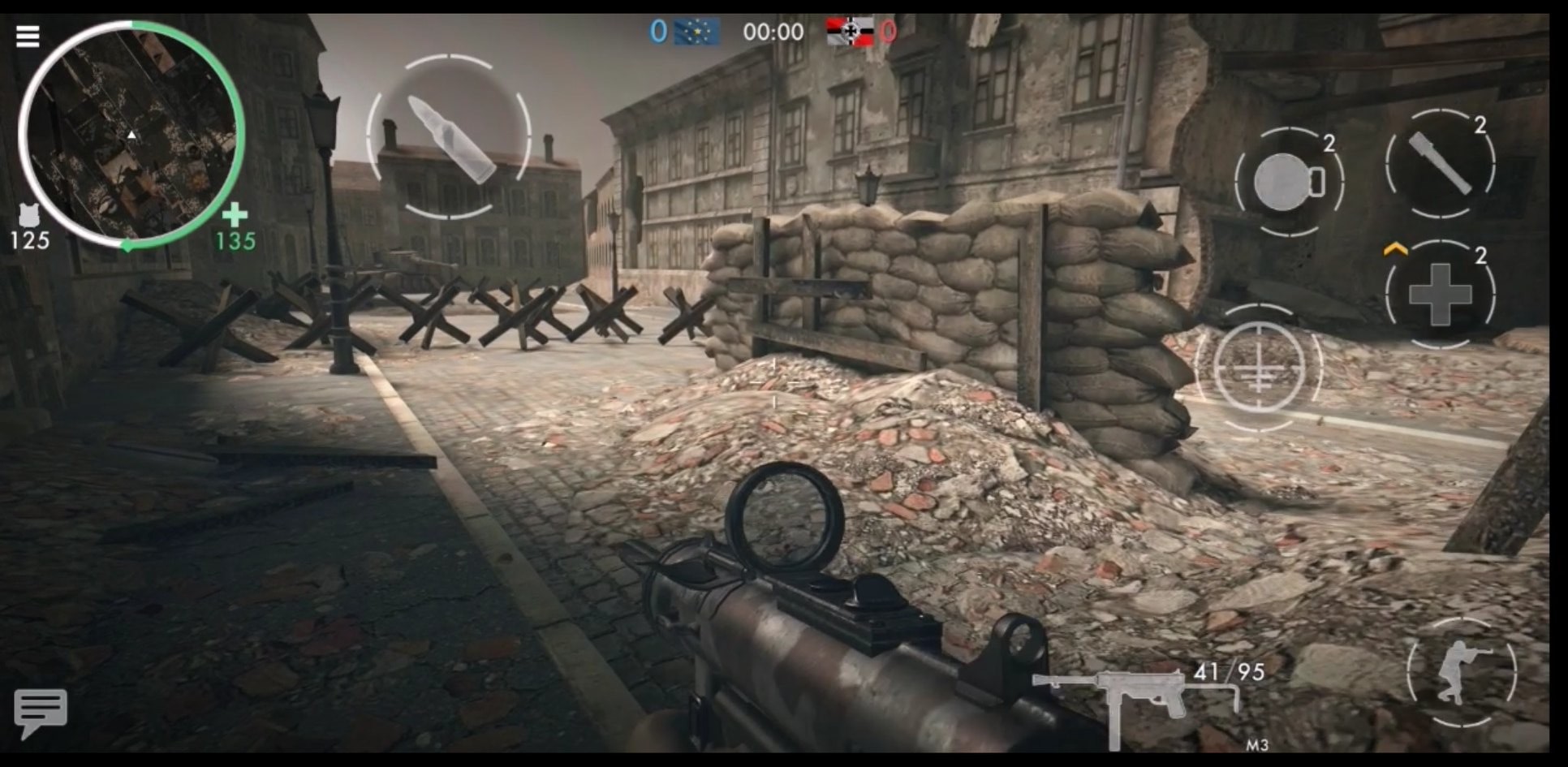Toggle crouch stance soldier icon
This screenshot has height=767, width=1568.
click(x=1461, y=672)
